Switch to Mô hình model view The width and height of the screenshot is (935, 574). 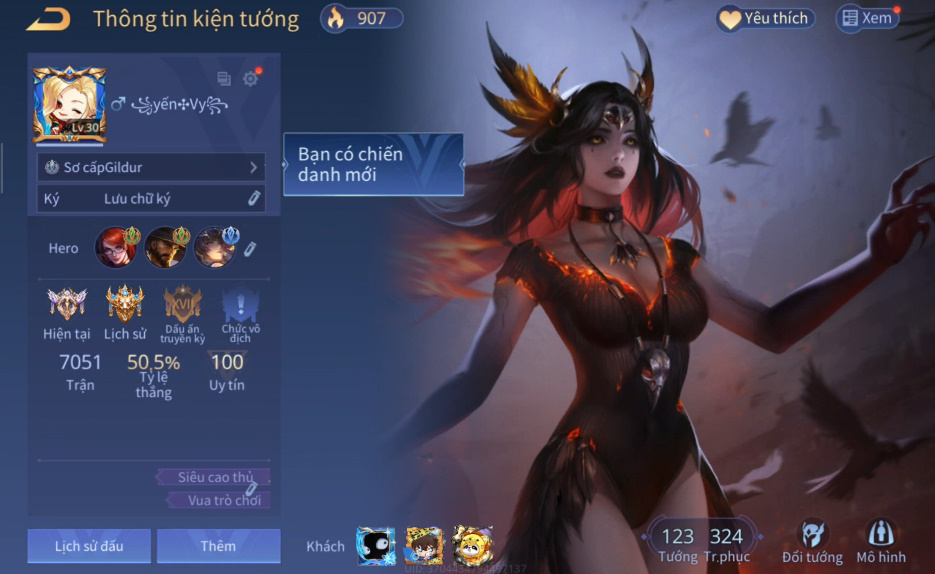click(880, 541)
